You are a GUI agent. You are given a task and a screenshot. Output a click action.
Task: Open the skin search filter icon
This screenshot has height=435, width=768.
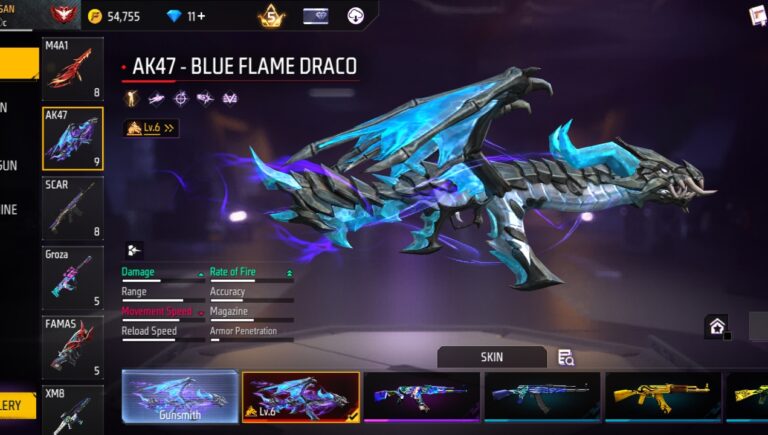point(566,358)
